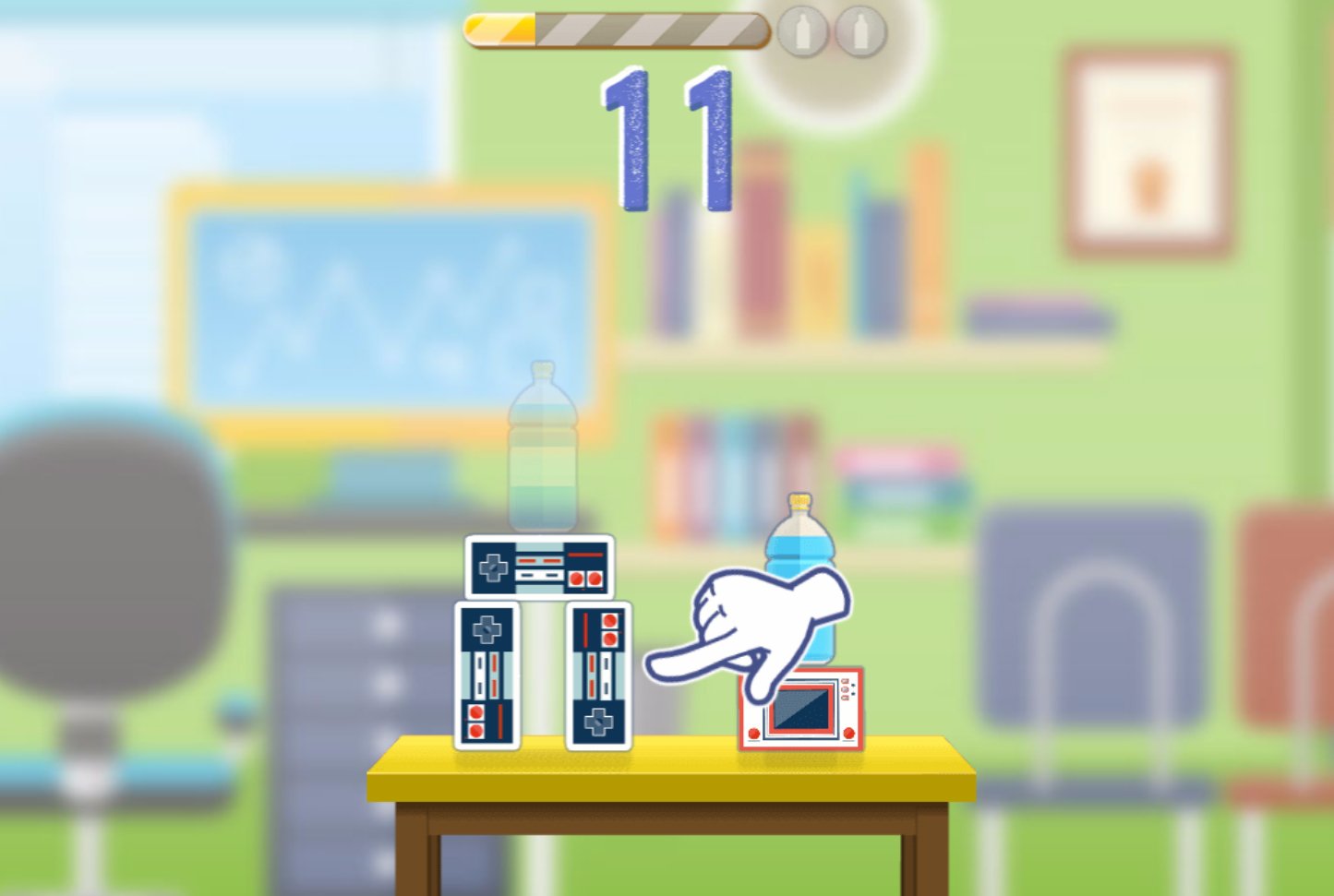Click the first bottle counter icon

802,30
